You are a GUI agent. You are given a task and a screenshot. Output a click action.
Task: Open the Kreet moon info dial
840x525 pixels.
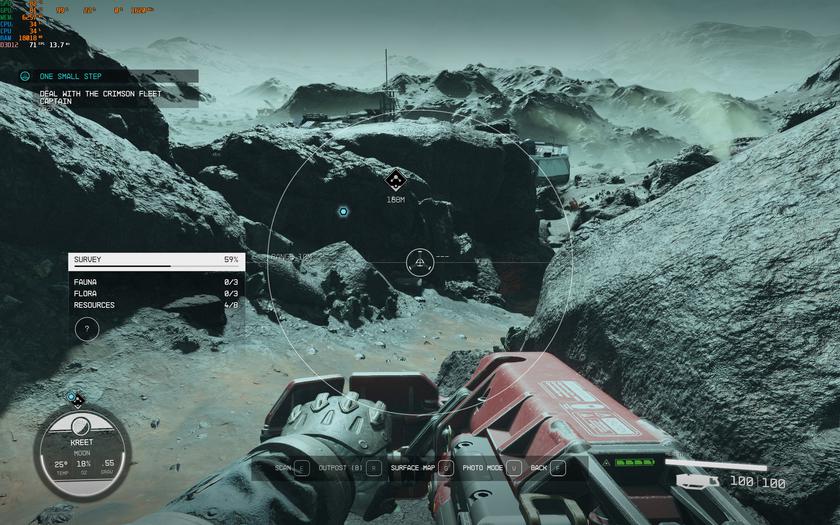click(81, 455)
